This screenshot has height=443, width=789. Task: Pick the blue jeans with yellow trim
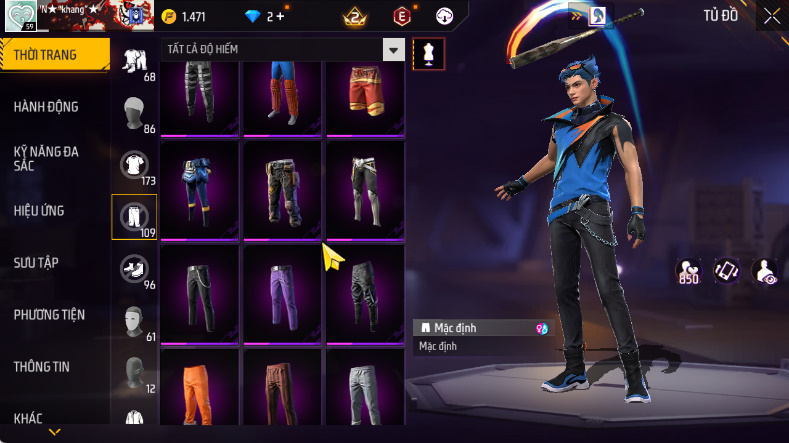coord(199,188)
